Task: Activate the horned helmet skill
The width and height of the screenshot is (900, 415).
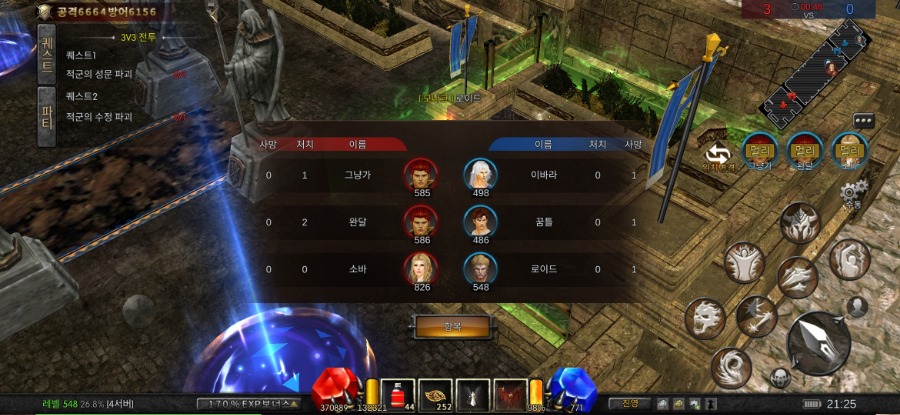Action: pos(801,224)
